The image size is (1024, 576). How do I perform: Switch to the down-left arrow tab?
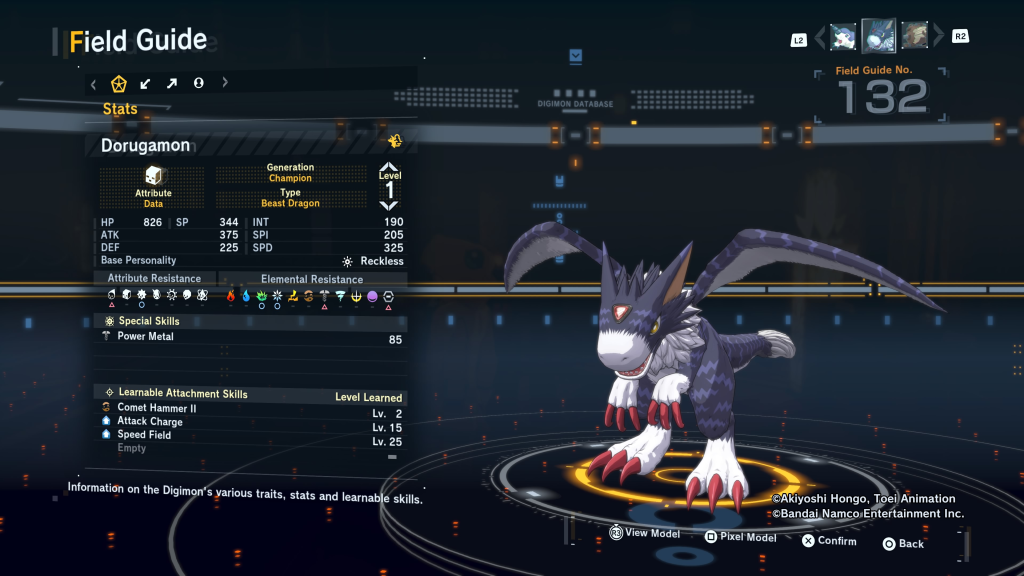(x=146, y=84)
